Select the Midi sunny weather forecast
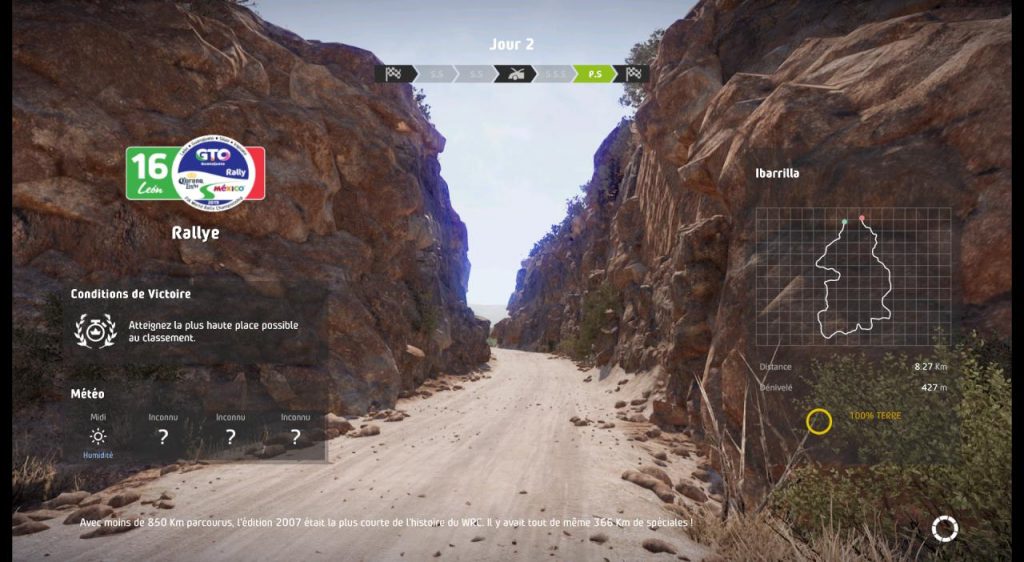1024x562 pixels. coord(98,436)
